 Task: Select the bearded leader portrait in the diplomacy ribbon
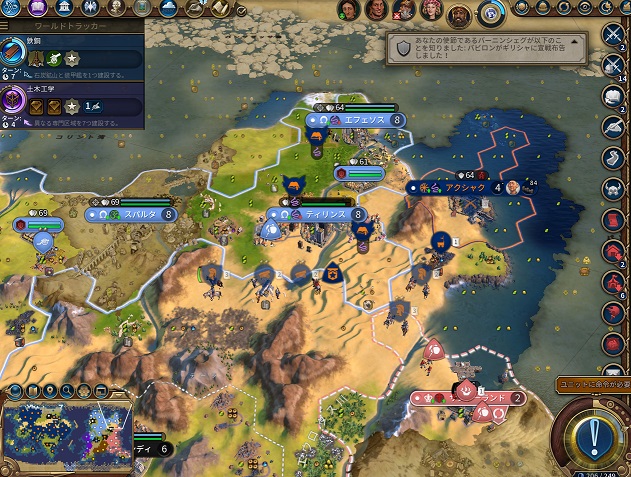coord(460,15)
